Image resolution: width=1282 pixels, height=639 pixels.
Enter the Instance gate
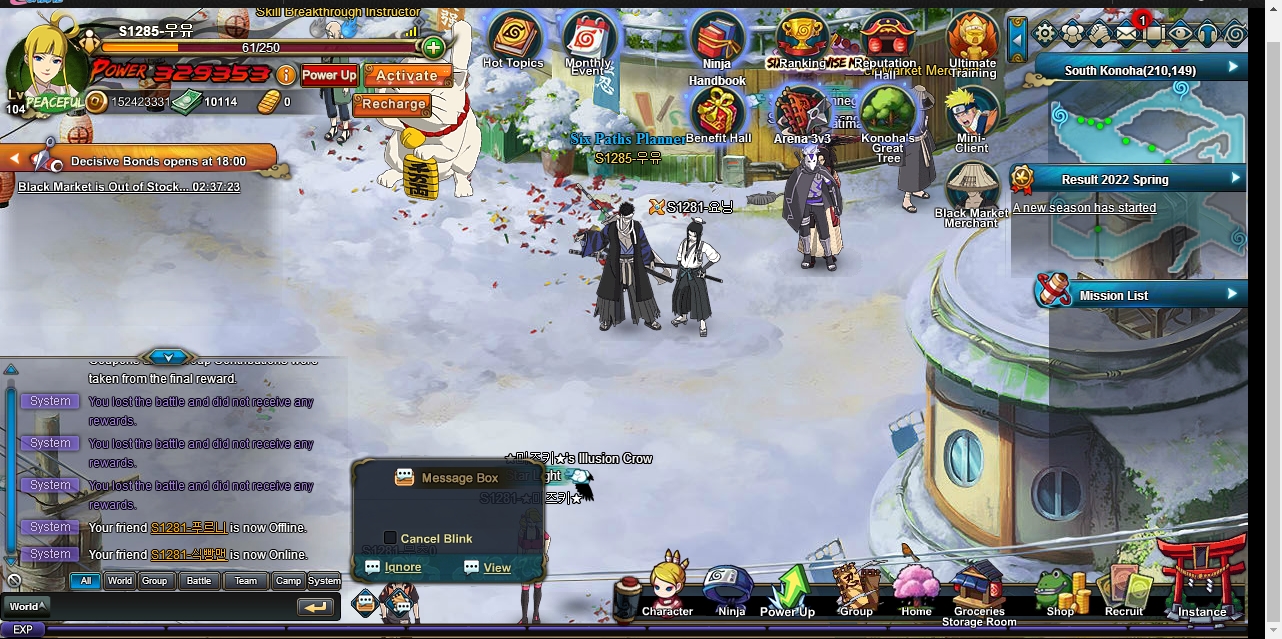click(1201, 580)
